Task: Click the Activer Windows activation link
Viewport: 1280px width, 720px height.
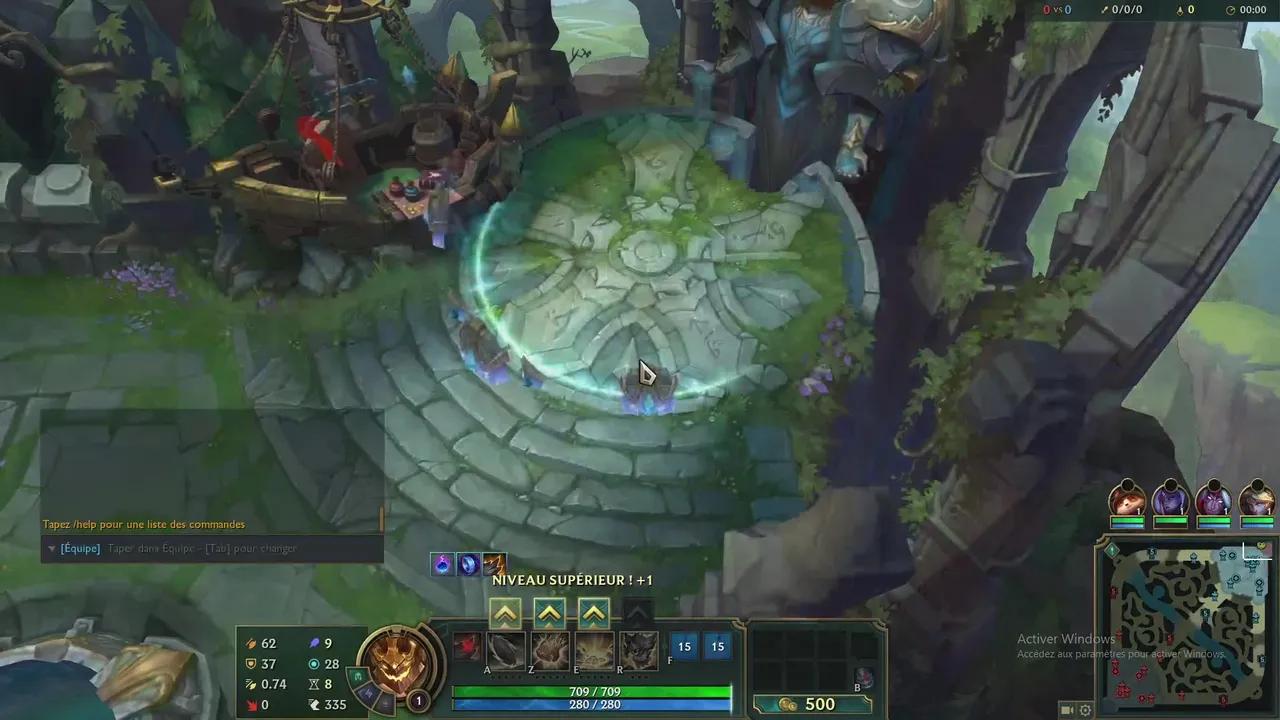Action: pos(1068,638)
